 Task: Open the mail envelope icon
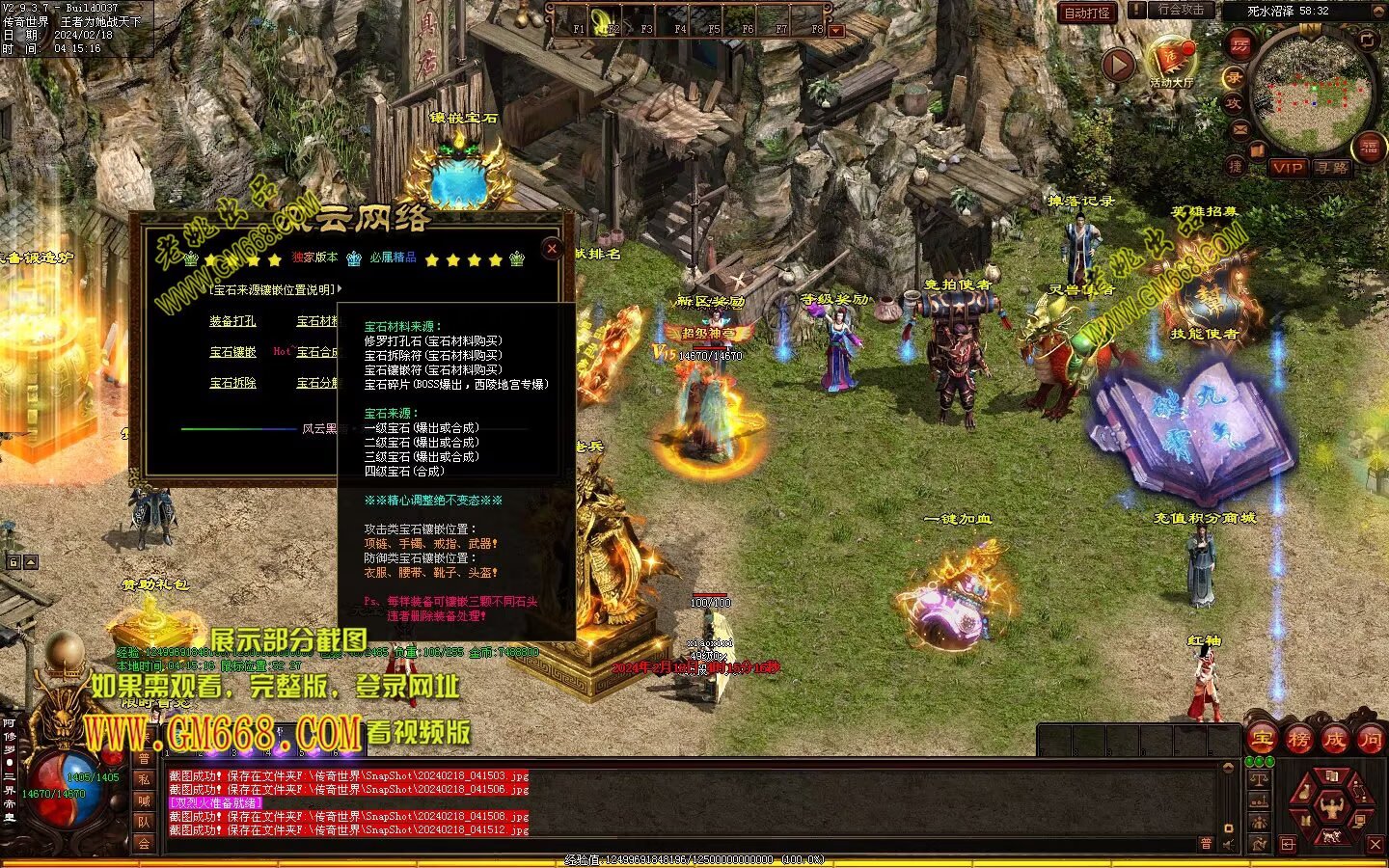(1240, 128)
